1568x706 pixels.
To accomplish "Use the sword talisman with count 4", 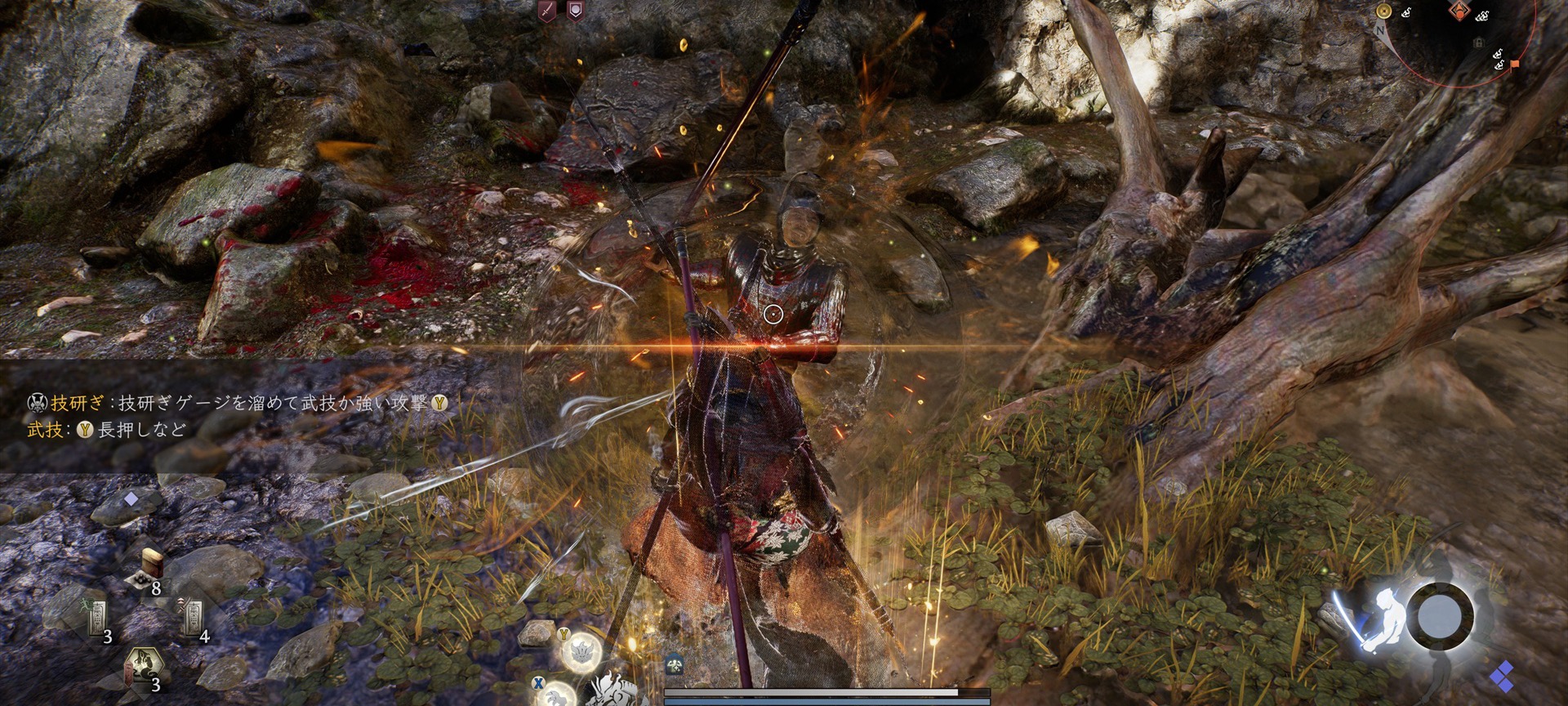I will [194, 620].
